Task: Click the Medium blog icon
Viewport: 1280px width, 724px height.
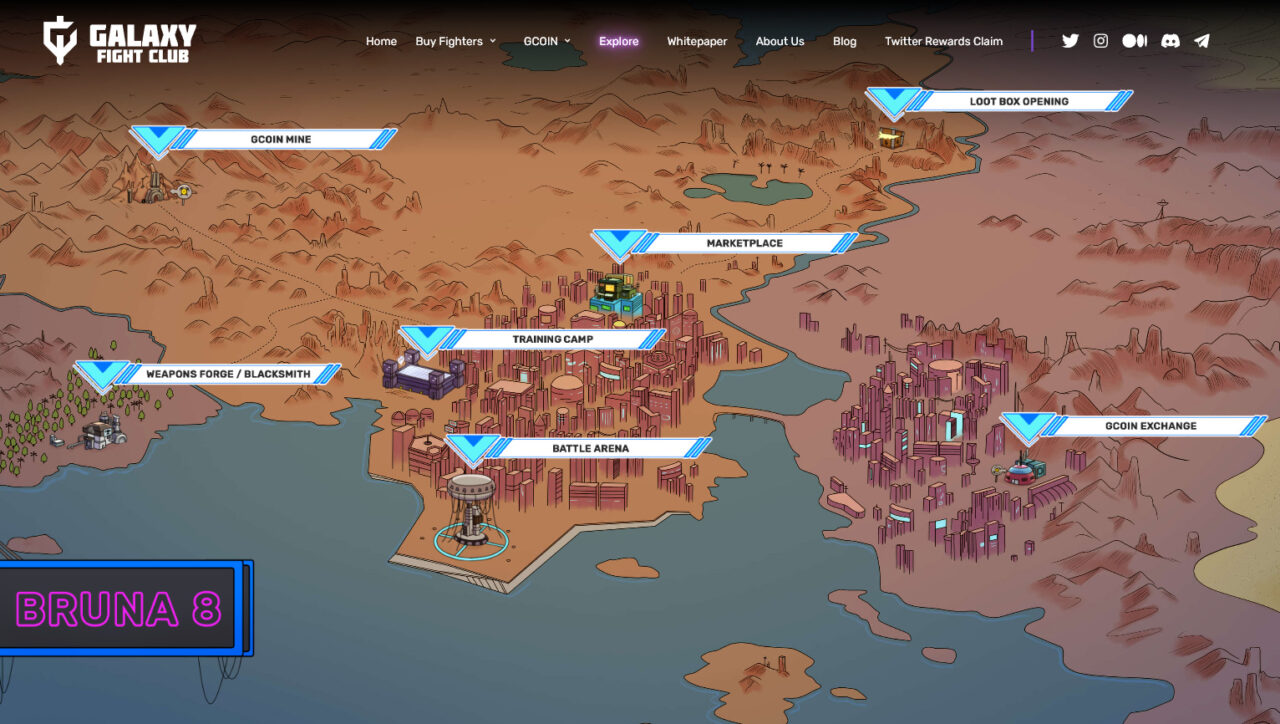Action: (x=1134, y=41)
